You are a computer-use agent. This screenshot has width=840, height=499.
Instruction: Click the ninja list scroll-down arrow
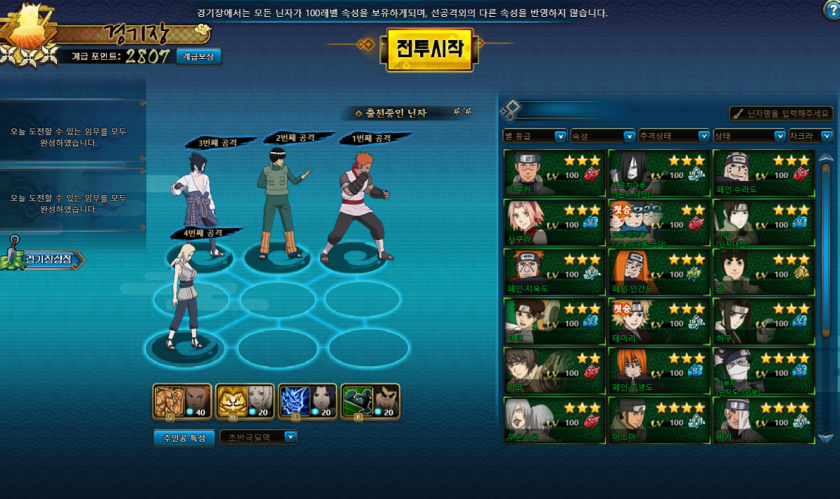(825, 438)
